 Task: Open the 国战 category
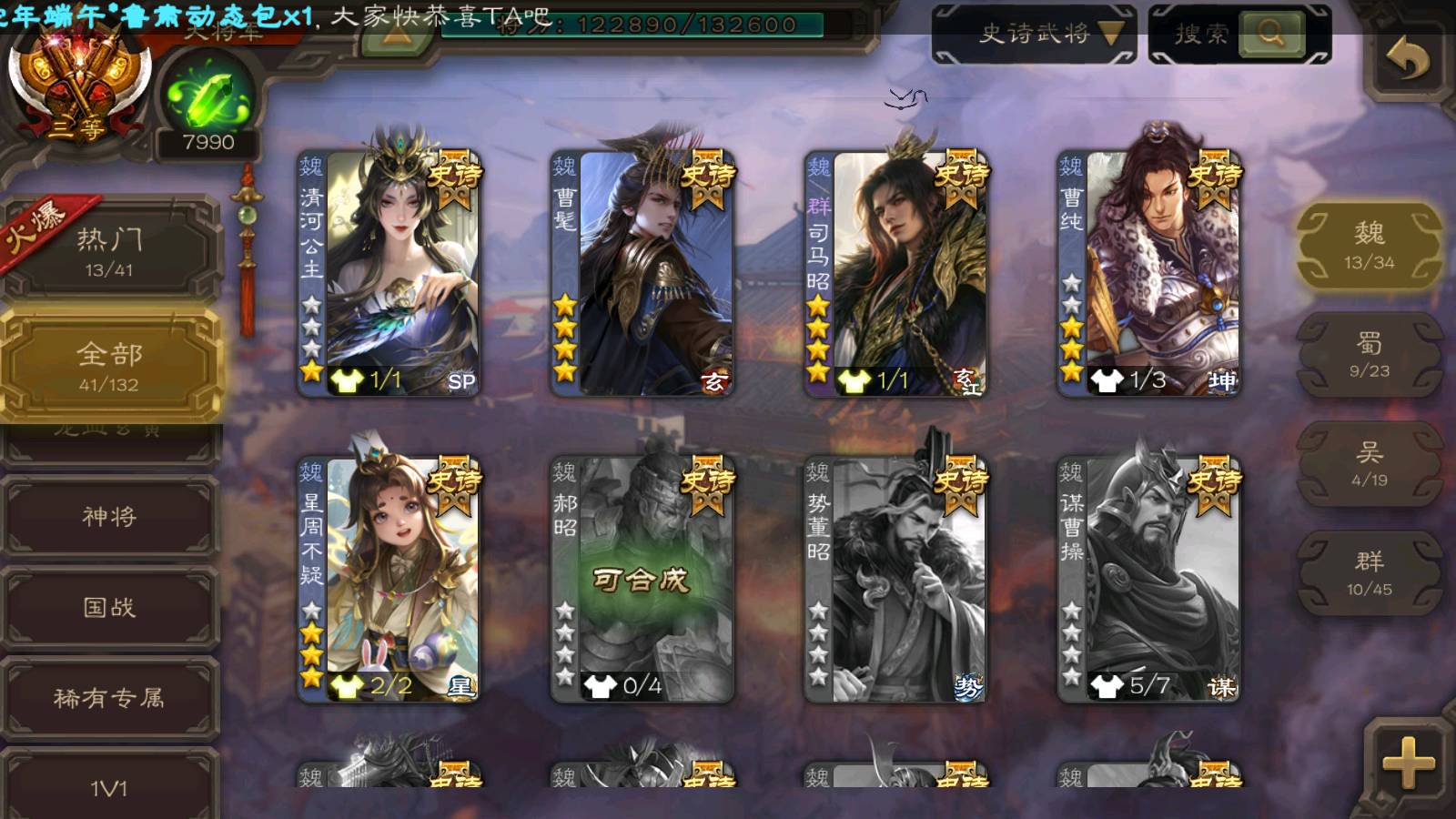pyautogui.click(x=109, y=607)
